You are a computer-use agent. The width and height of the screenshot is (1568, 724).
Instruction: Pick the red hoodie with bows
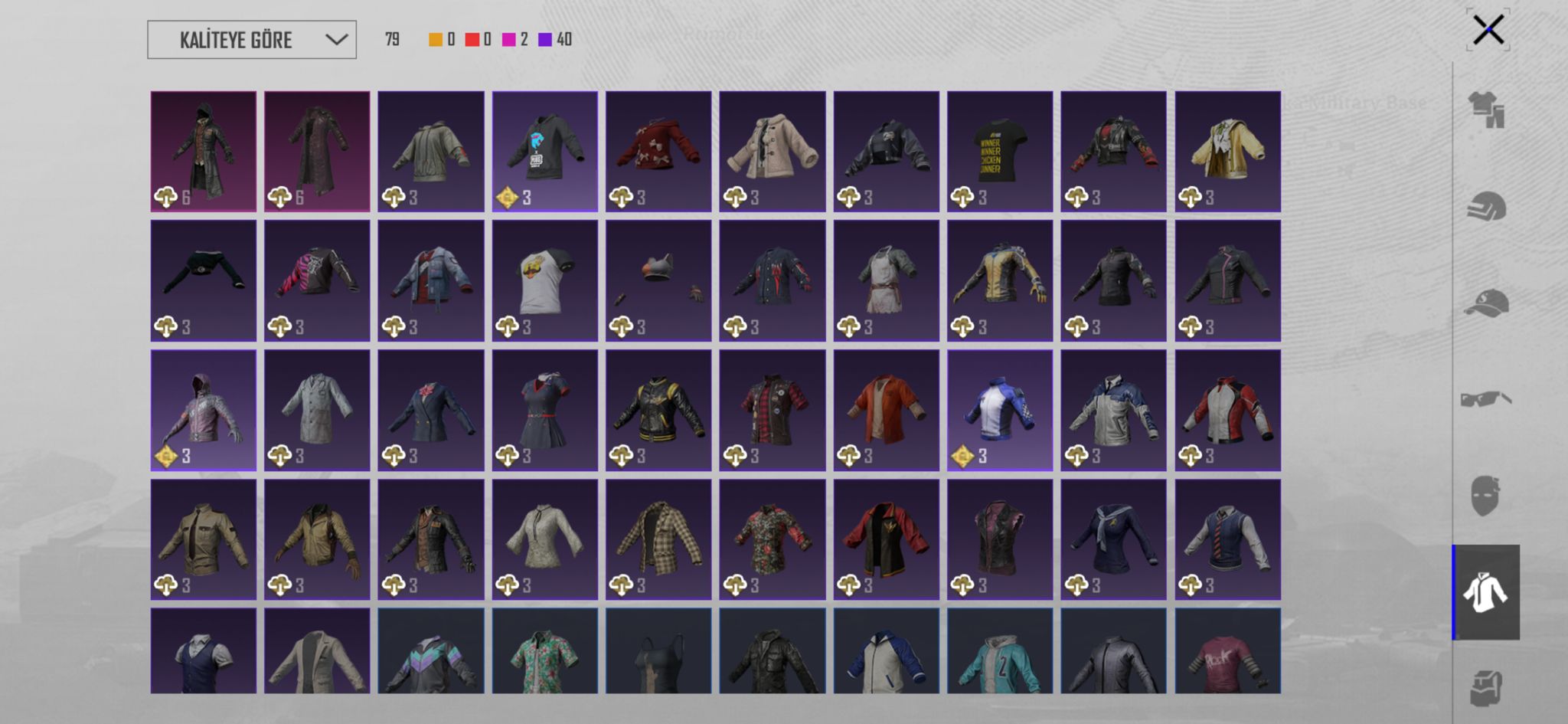click(658, 152)
